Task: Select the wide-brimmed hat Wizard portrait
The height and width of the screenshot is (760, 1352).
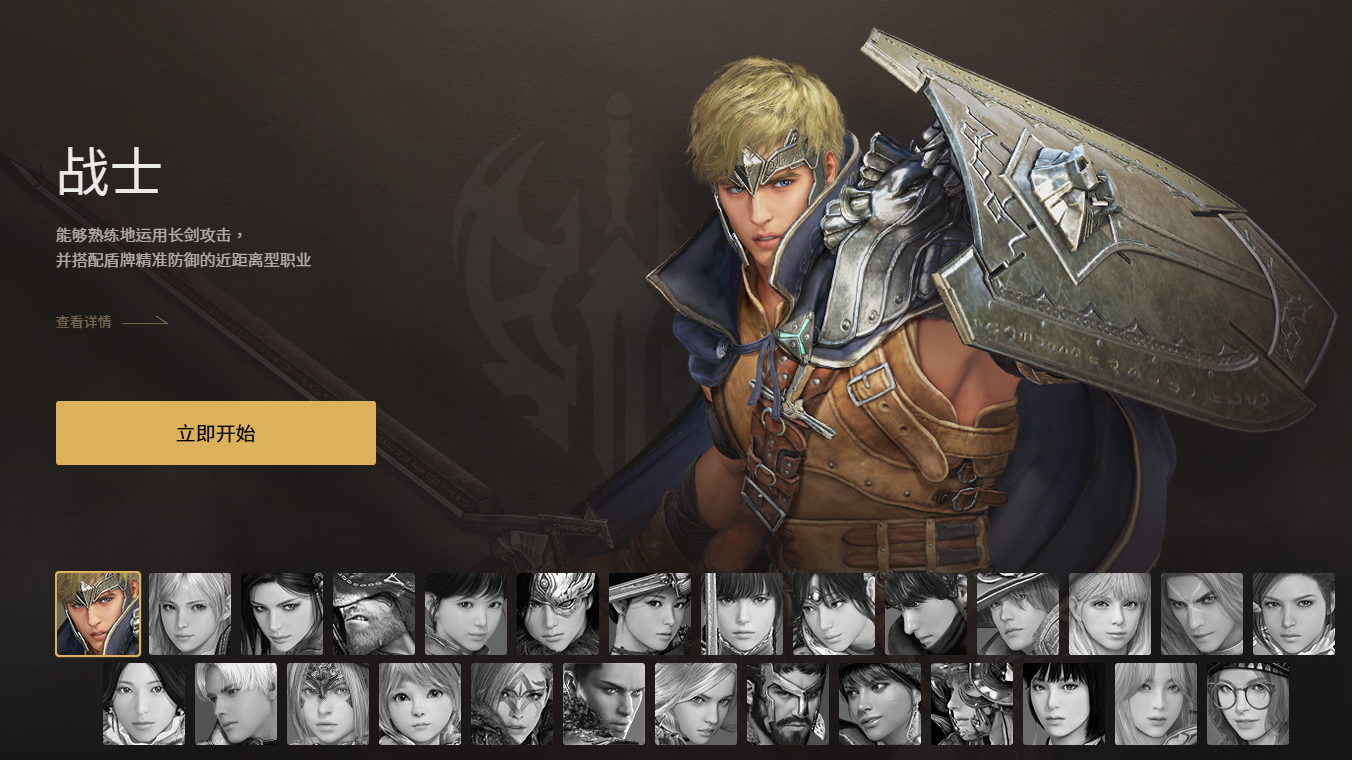Action: pos(1018,614)
